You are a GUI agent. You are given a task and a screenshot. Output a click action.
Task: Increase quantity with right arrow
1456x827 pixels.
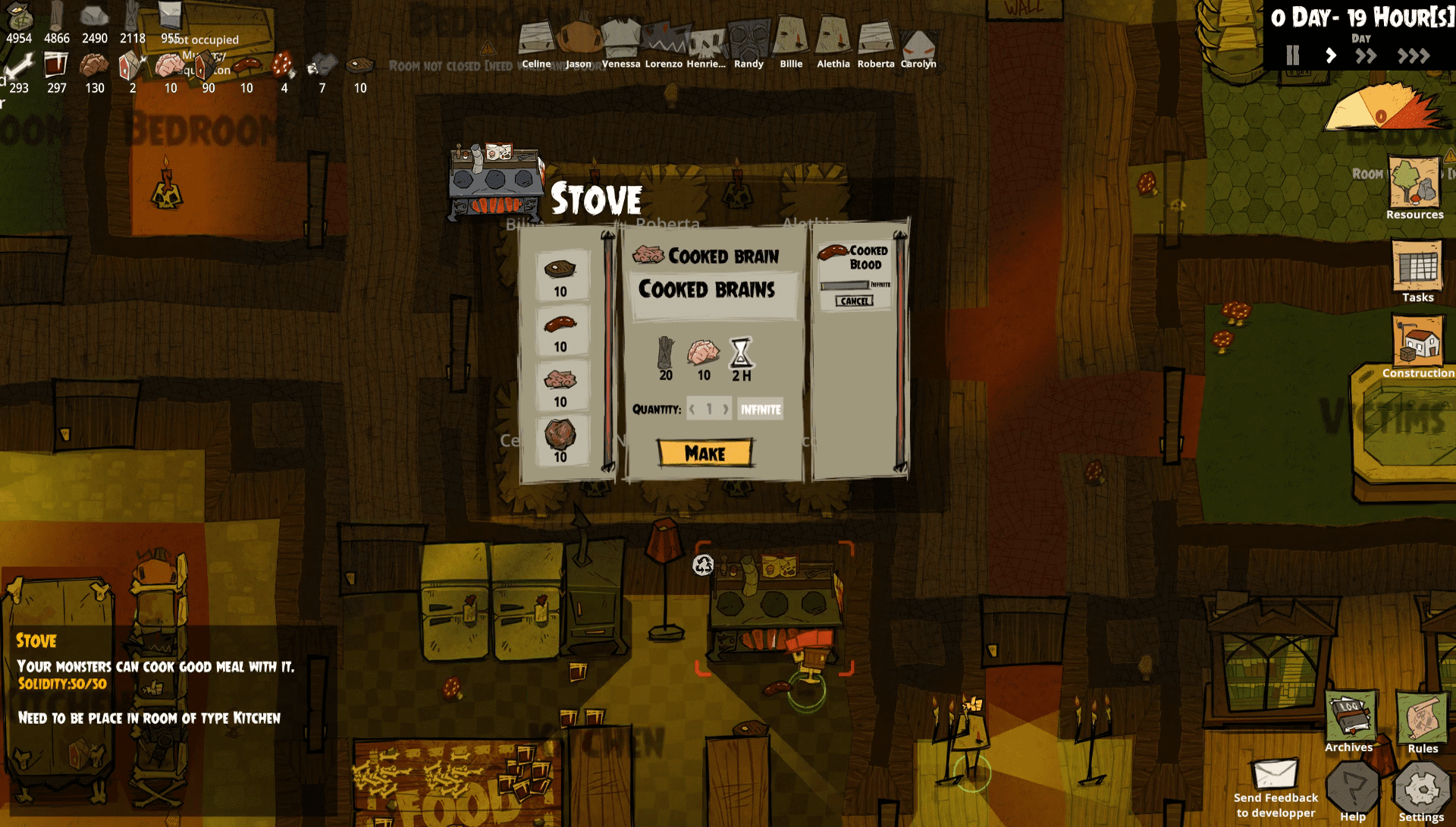pos(726,410)
